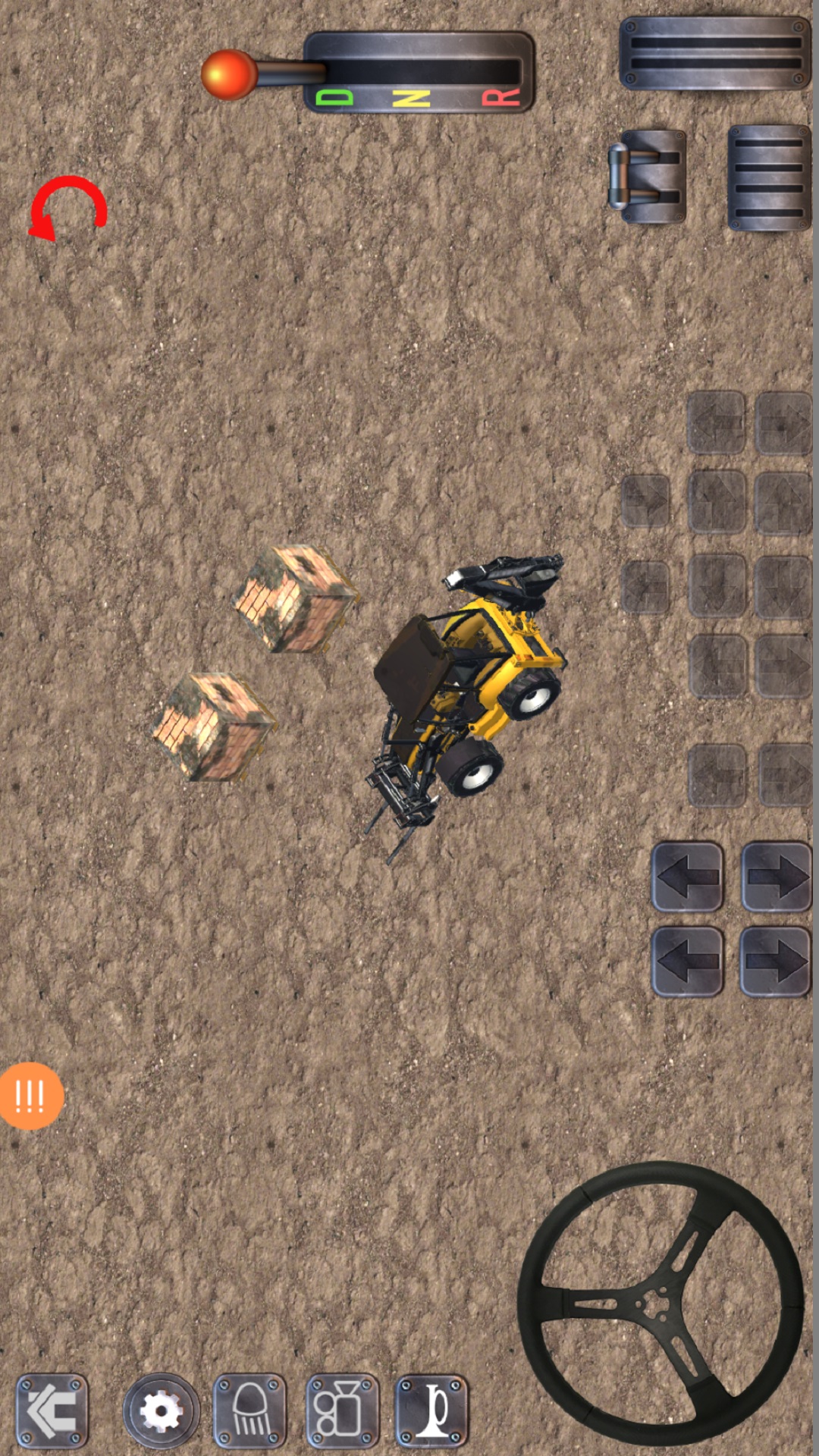Tap the red circular reset arrow
The image size is (819, 1456).
pos(67,208)
